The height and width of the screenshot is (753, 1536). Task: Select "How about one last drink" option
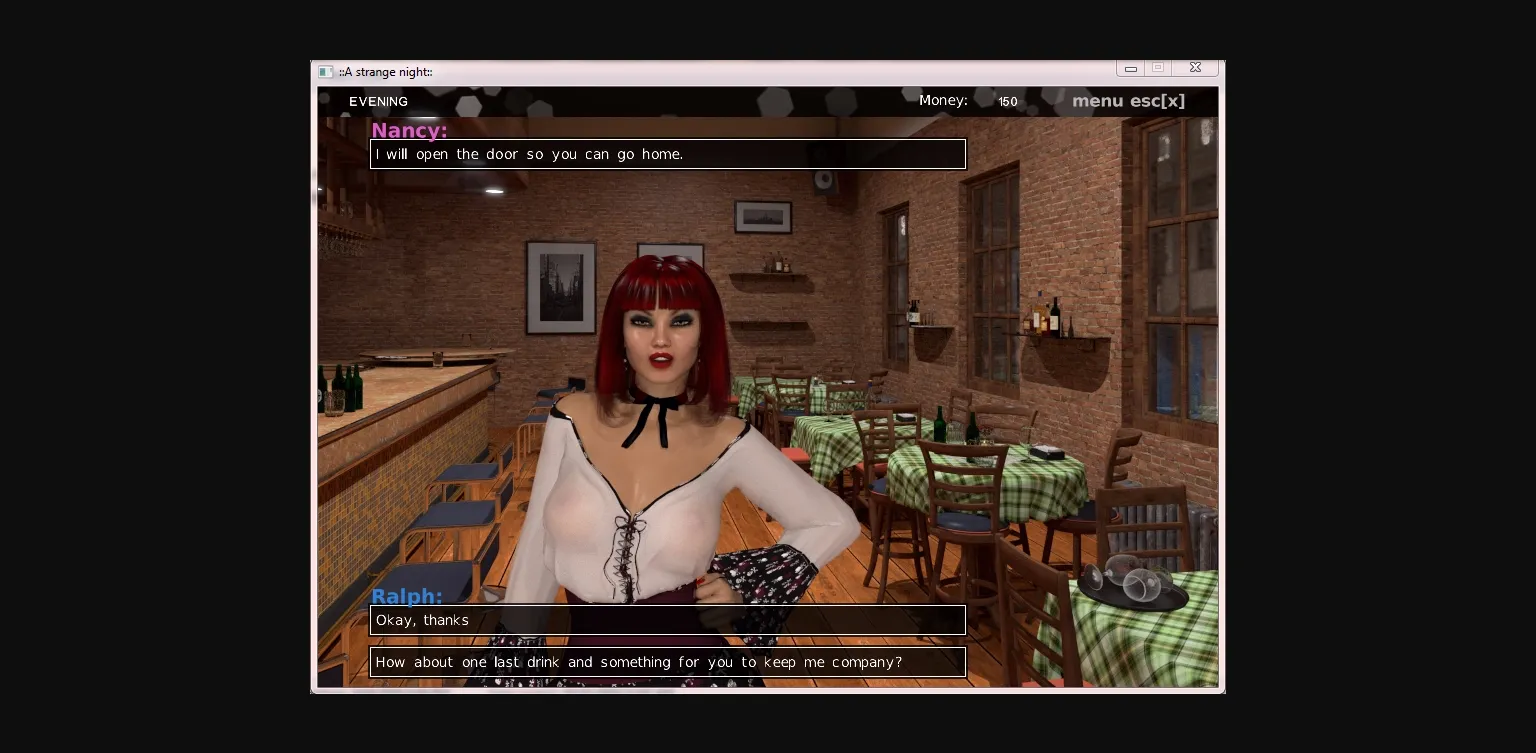click(668, 662)
